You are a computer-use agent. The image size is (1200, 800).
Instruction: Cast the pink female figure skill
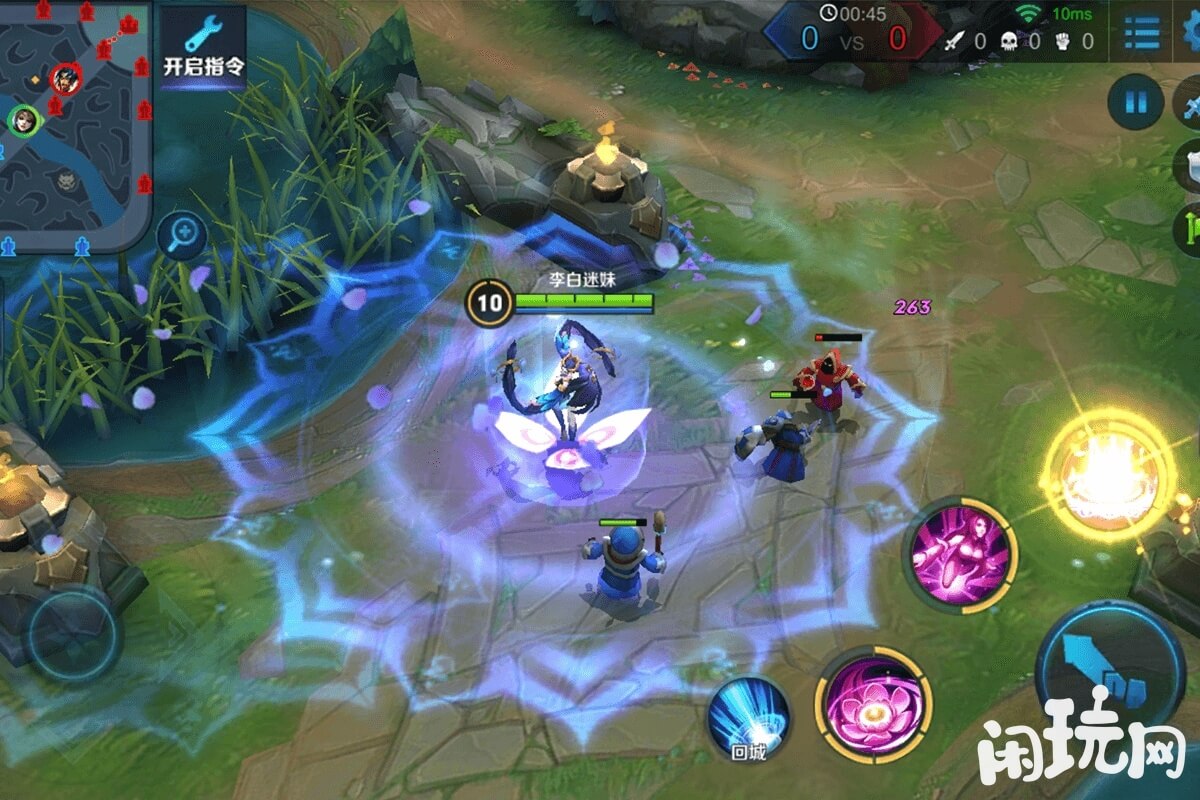pyautogui.click(x=960, y=554)
